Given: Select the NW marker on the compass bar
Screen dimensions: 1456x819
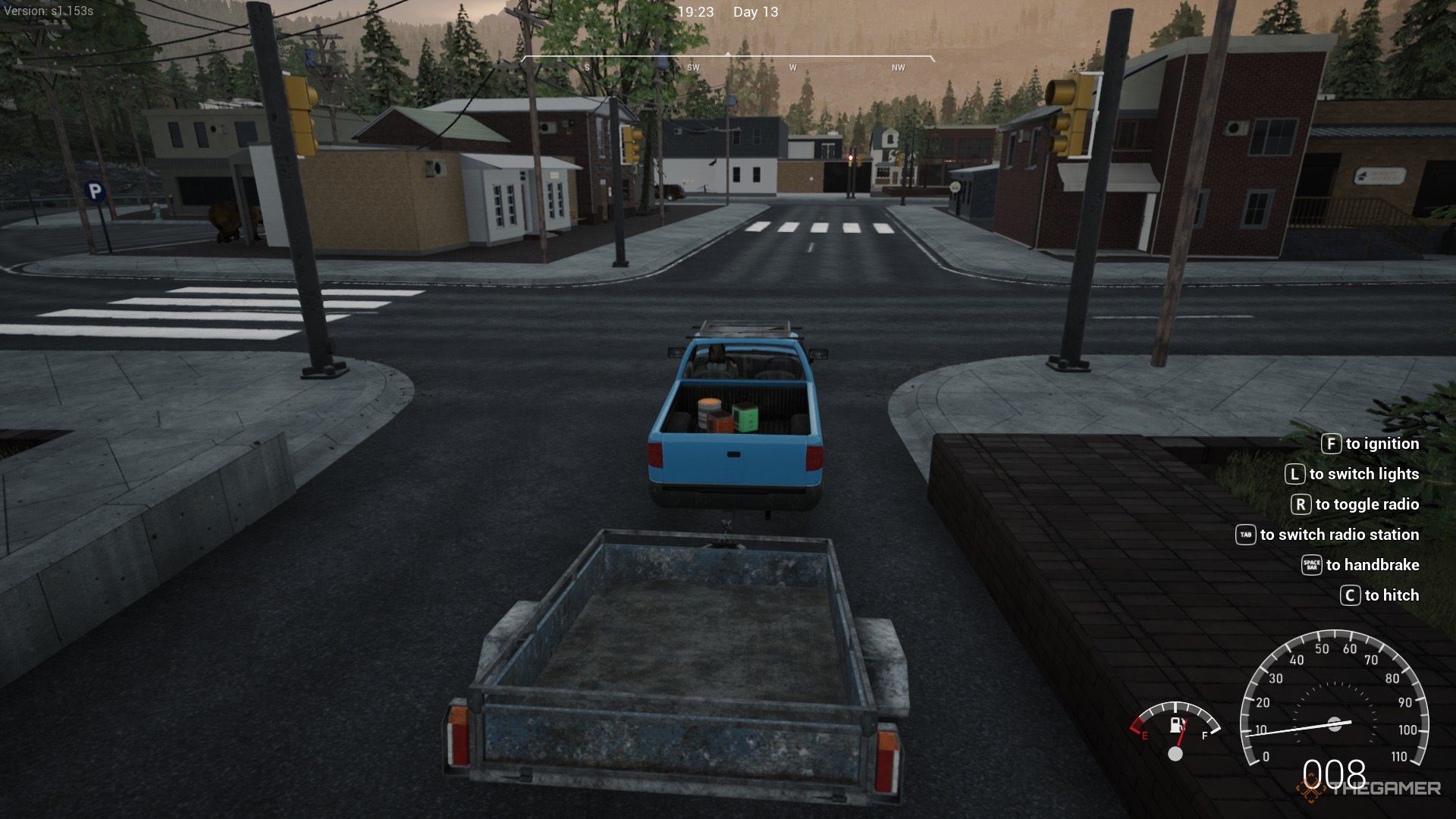Looking at the screenshot, I should (x=897, y=67).
